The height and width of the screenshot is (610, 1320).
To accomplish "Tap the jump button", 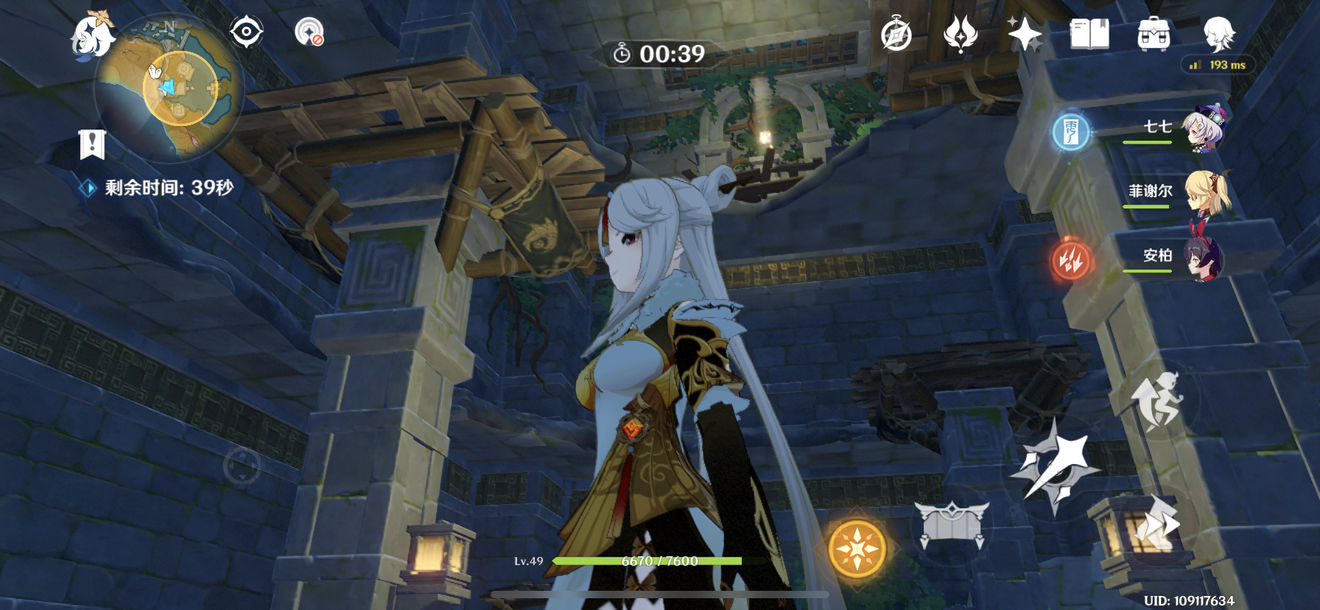I will coord(1156,400).
